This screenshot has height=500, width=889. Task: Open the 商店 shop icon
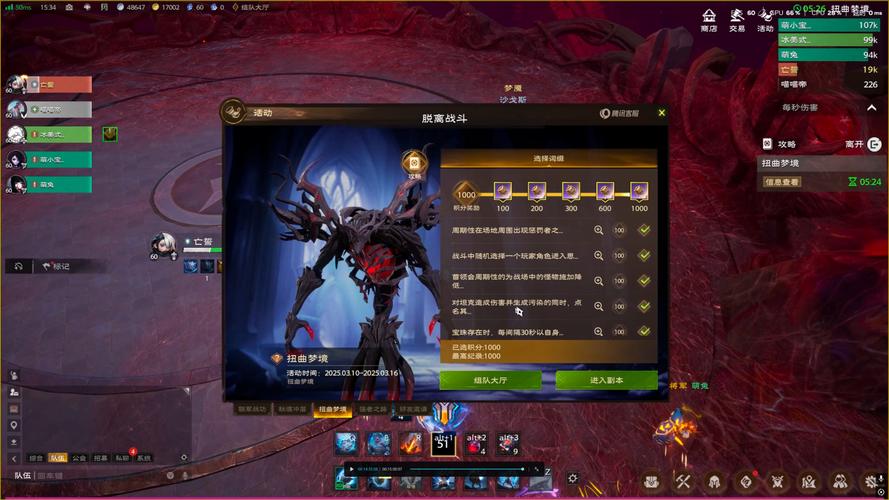tap(709, 19)
